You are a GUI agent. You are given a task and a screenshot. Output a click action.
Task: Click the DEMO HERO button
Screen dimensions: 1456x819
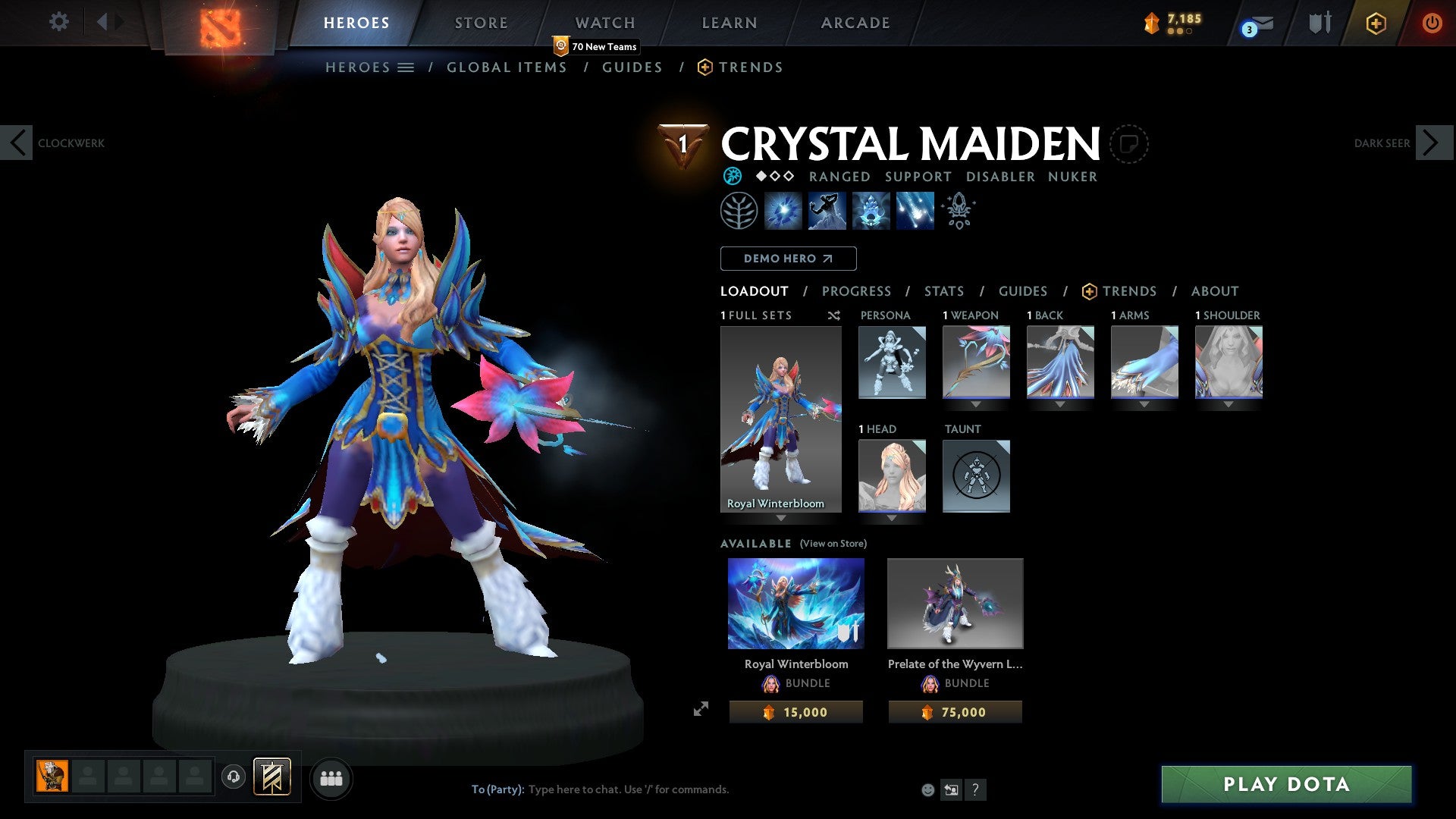point(788,259)
